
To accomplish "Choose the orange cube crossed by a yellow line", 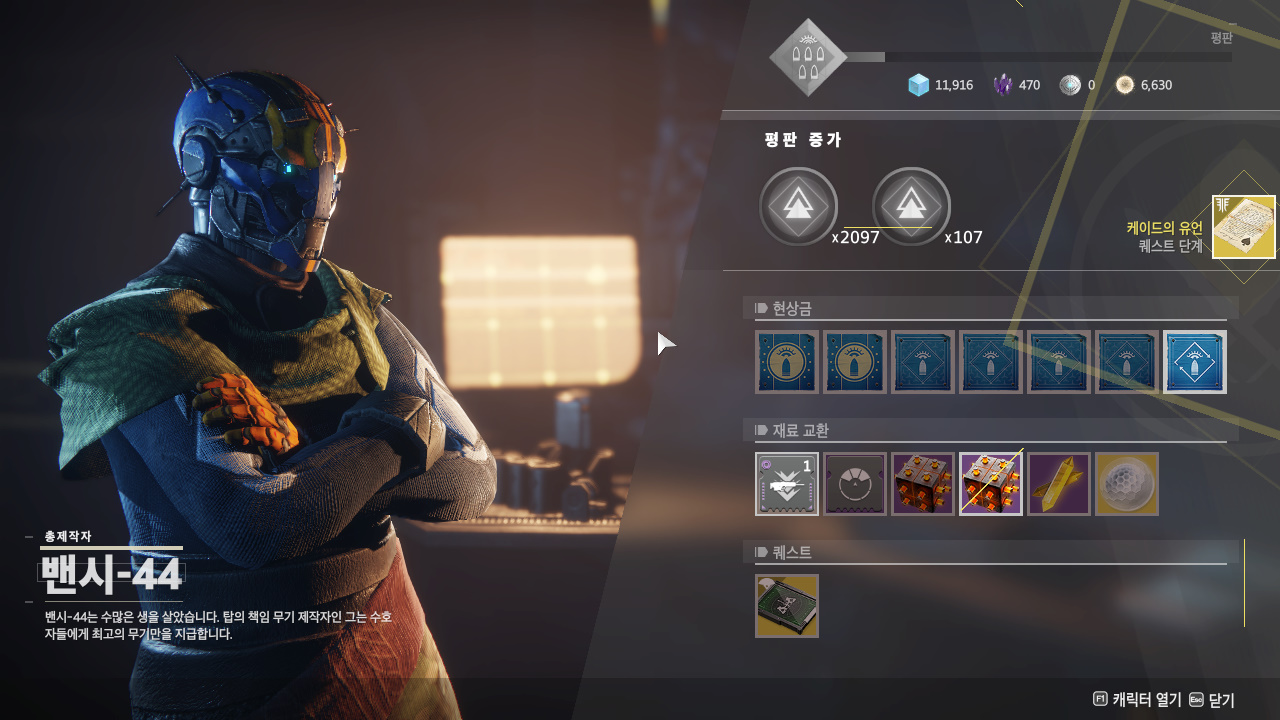I will coord(991,484).
